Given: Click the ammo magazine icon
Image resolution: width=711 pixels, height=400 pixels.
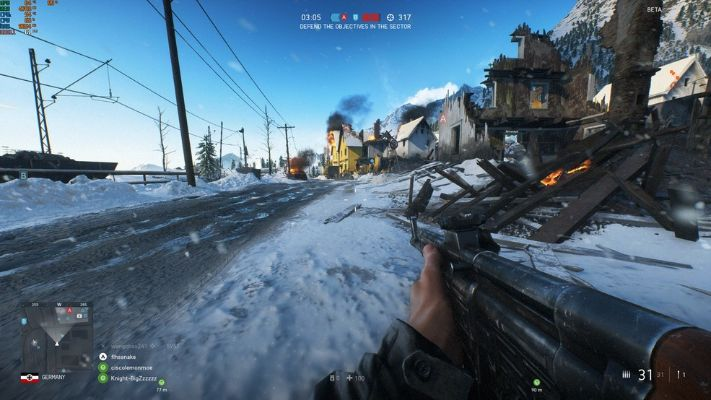Looking at the screenshot, I should (x=626, y=375).
